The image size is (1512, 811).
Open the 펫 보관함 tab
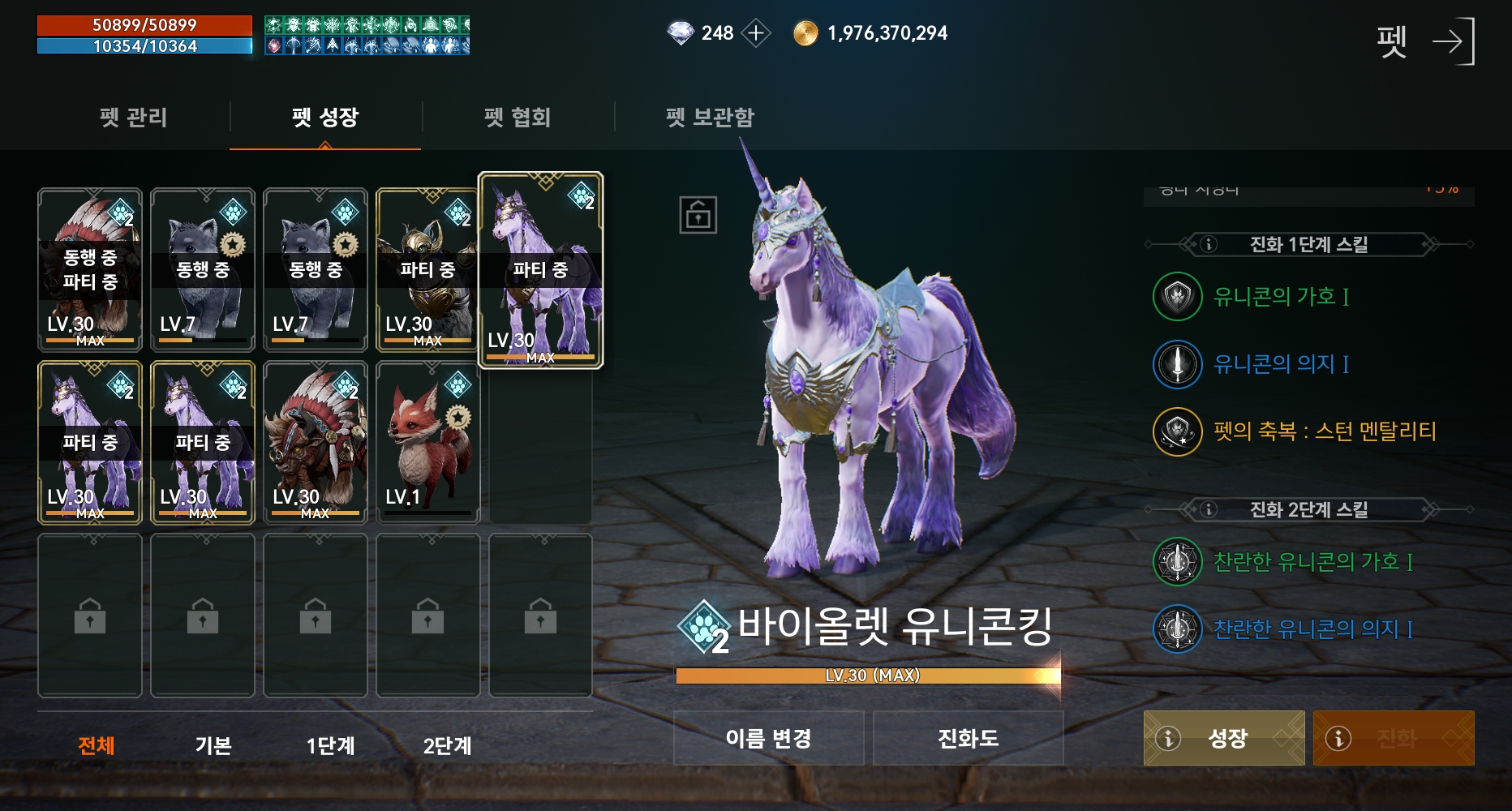[x=710, y=118]
